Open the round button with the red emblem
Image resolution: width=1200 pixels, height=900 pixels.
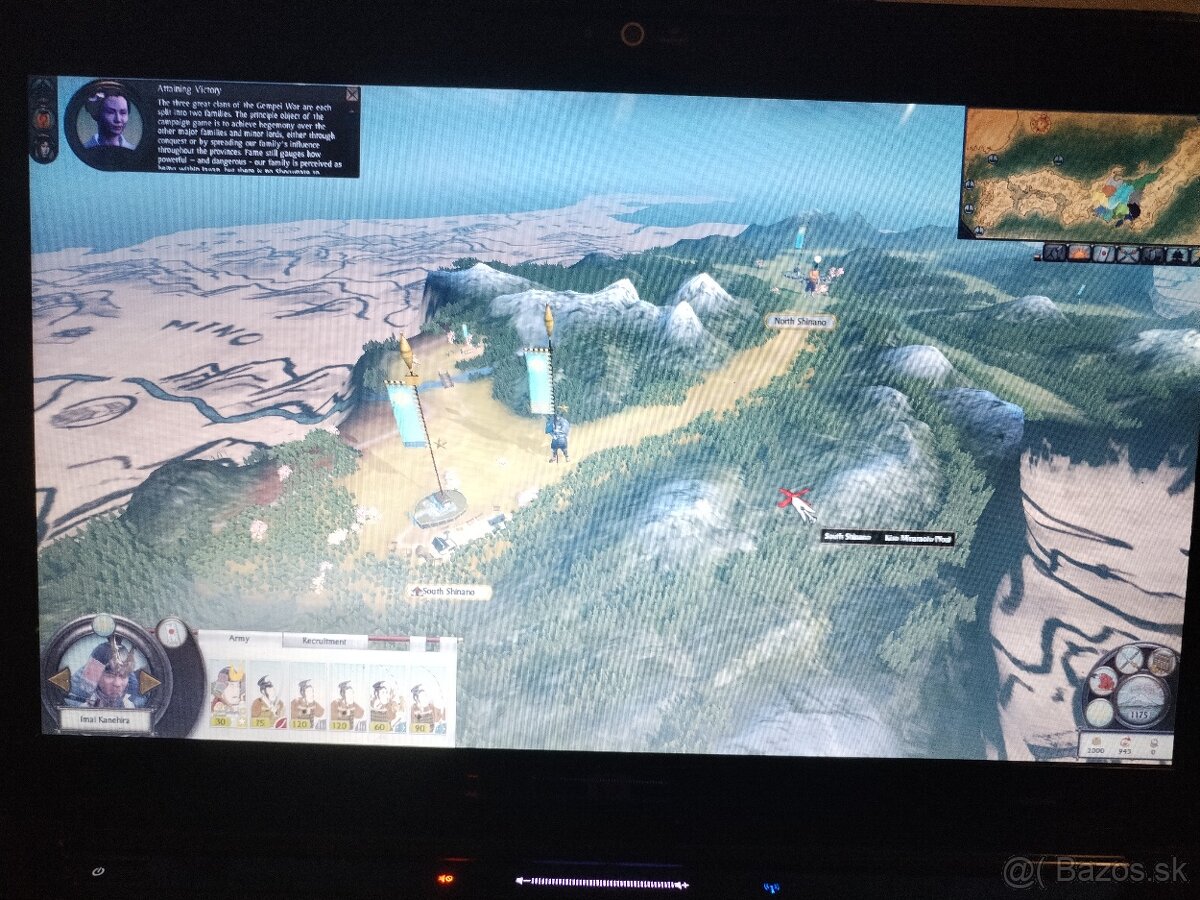pos(1102,681)
